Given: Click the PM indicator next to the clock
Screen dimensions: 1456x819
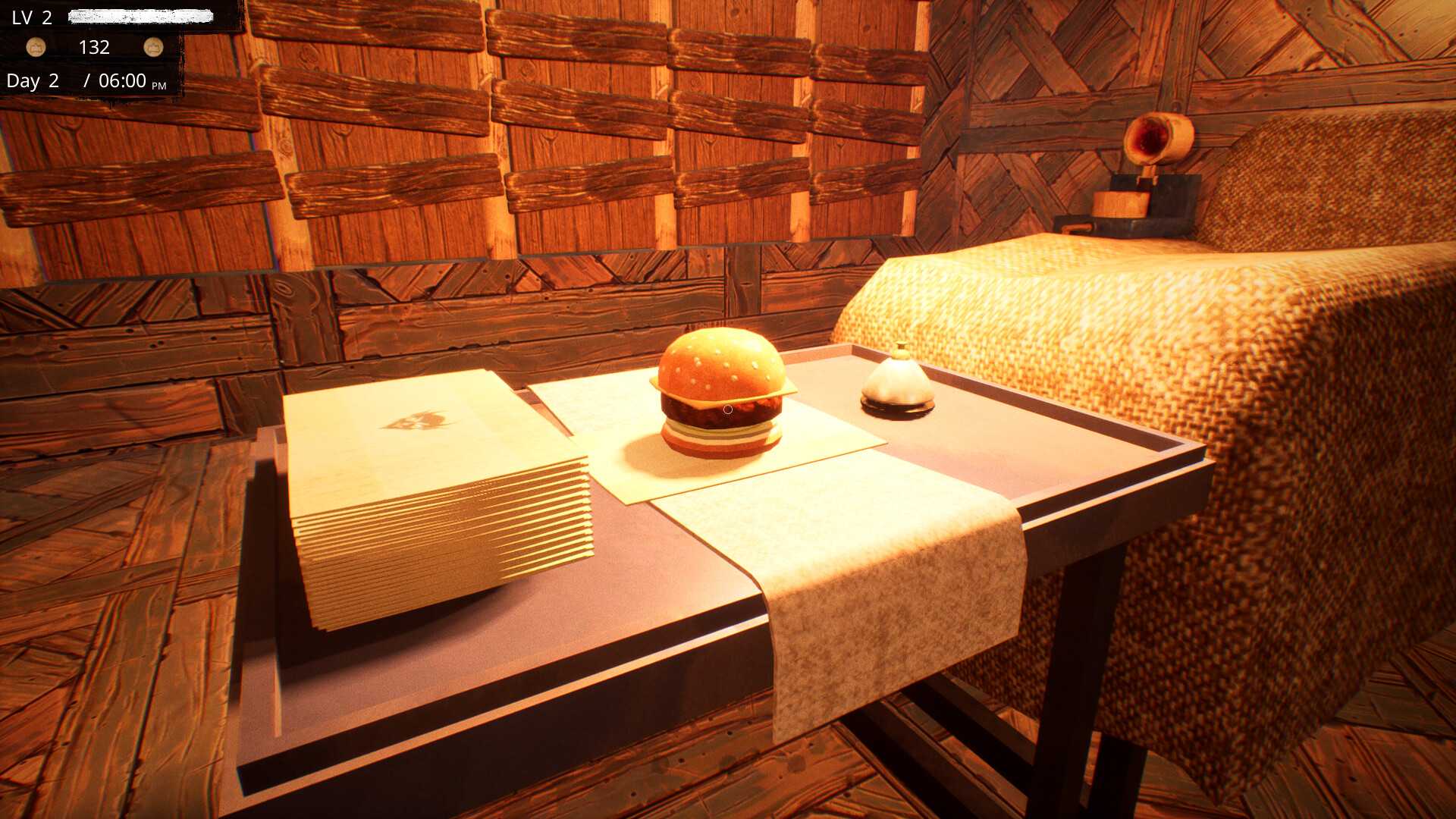Looking at the screenshot, I should point(160,85).
